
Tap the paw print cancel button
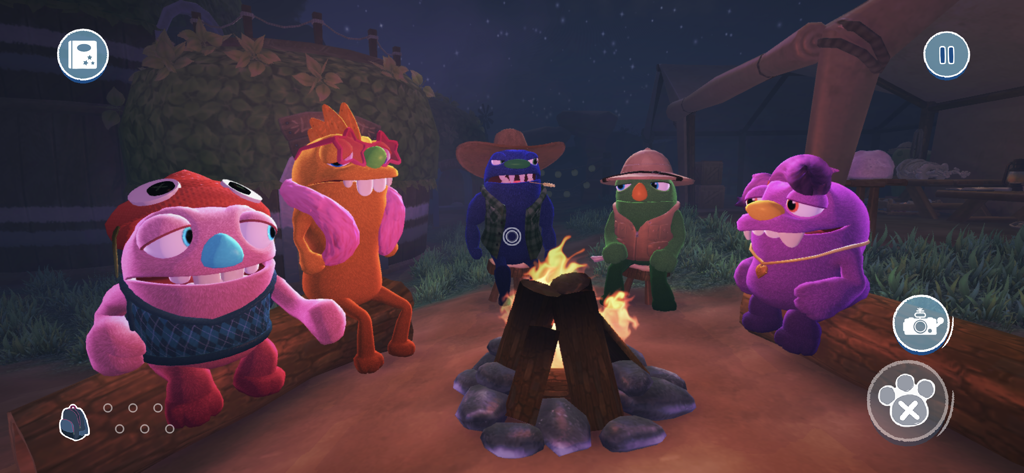pyautogui.click(x=906, y=400)
